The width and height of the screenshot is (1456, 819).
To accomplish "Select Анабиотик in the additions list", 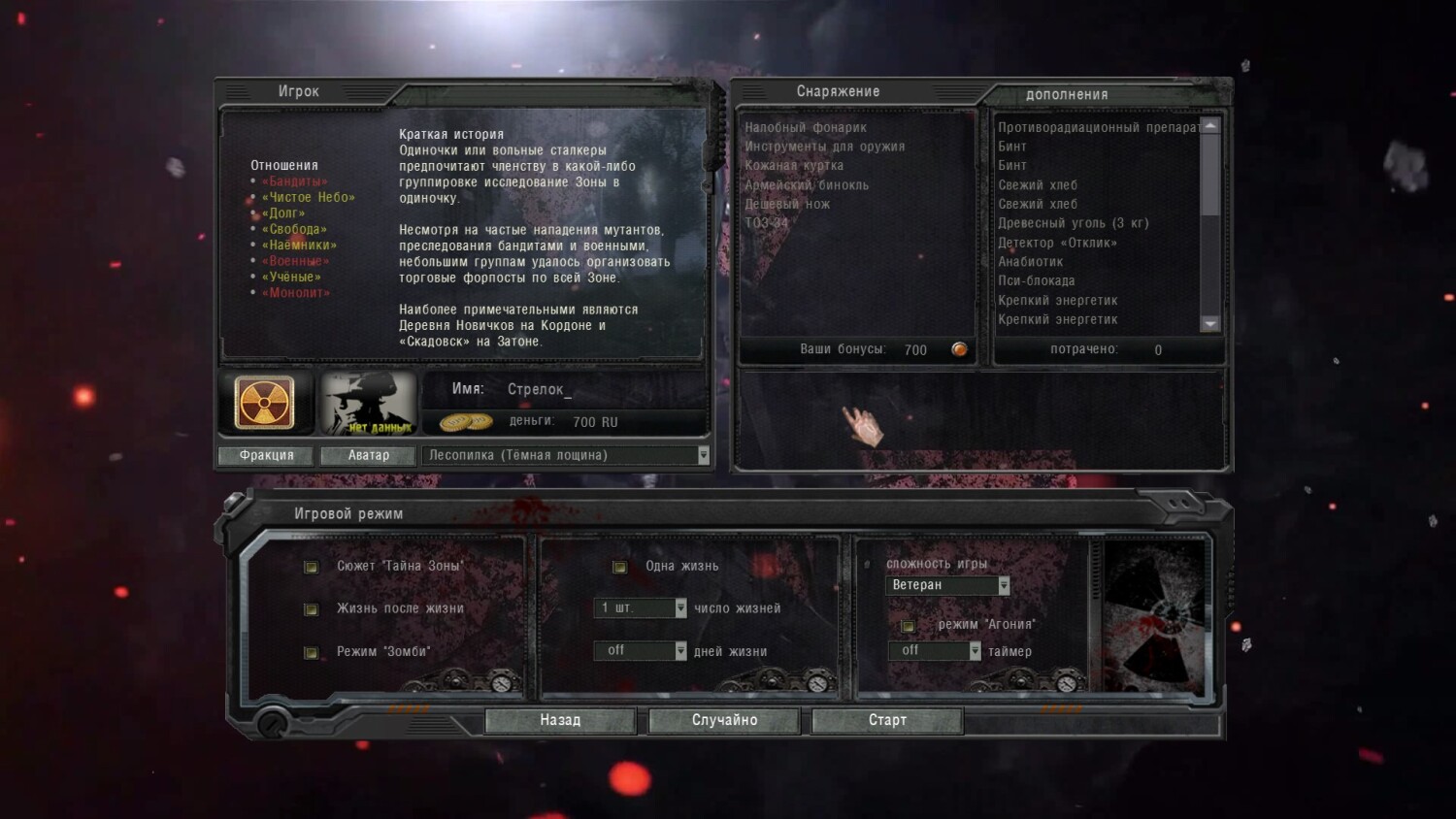I will coord(1030,262).
